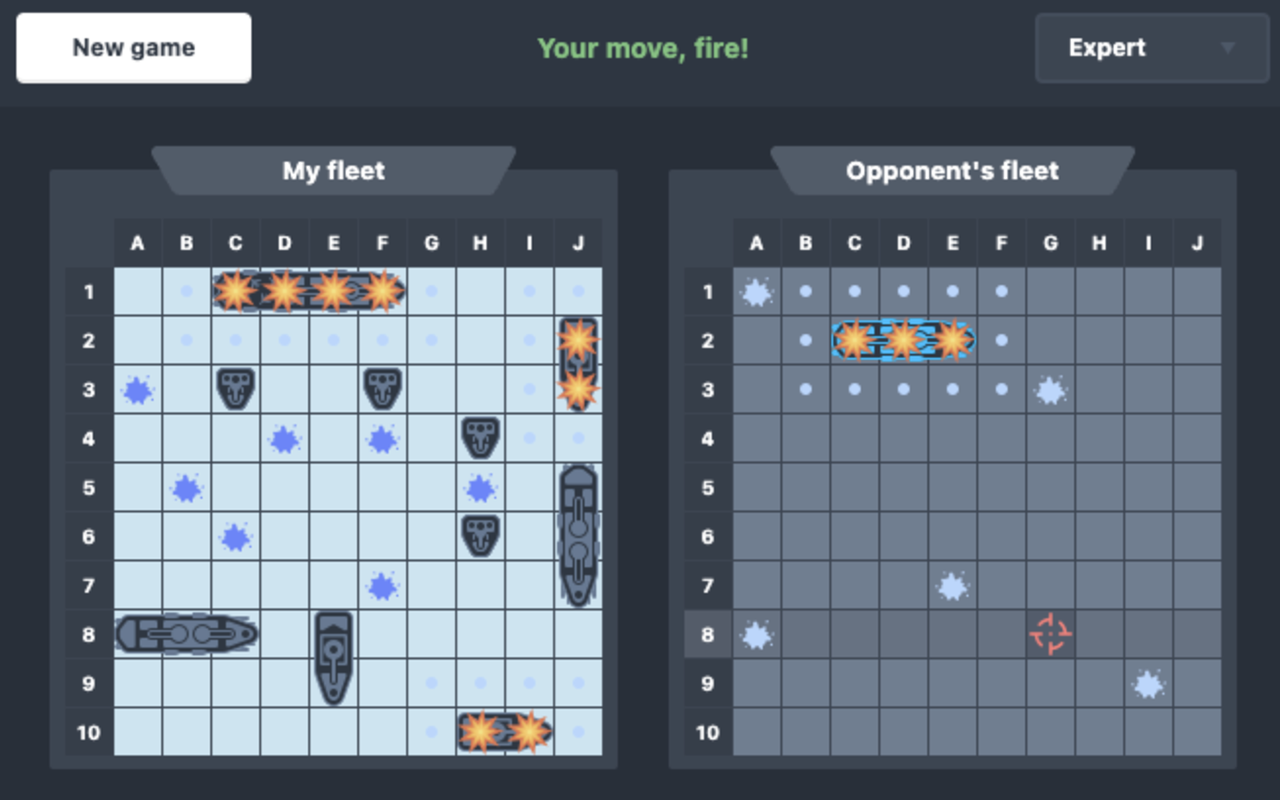Click the miss splash at E7 on opponent's board
1280x800 pixels.
click(952, 586)
